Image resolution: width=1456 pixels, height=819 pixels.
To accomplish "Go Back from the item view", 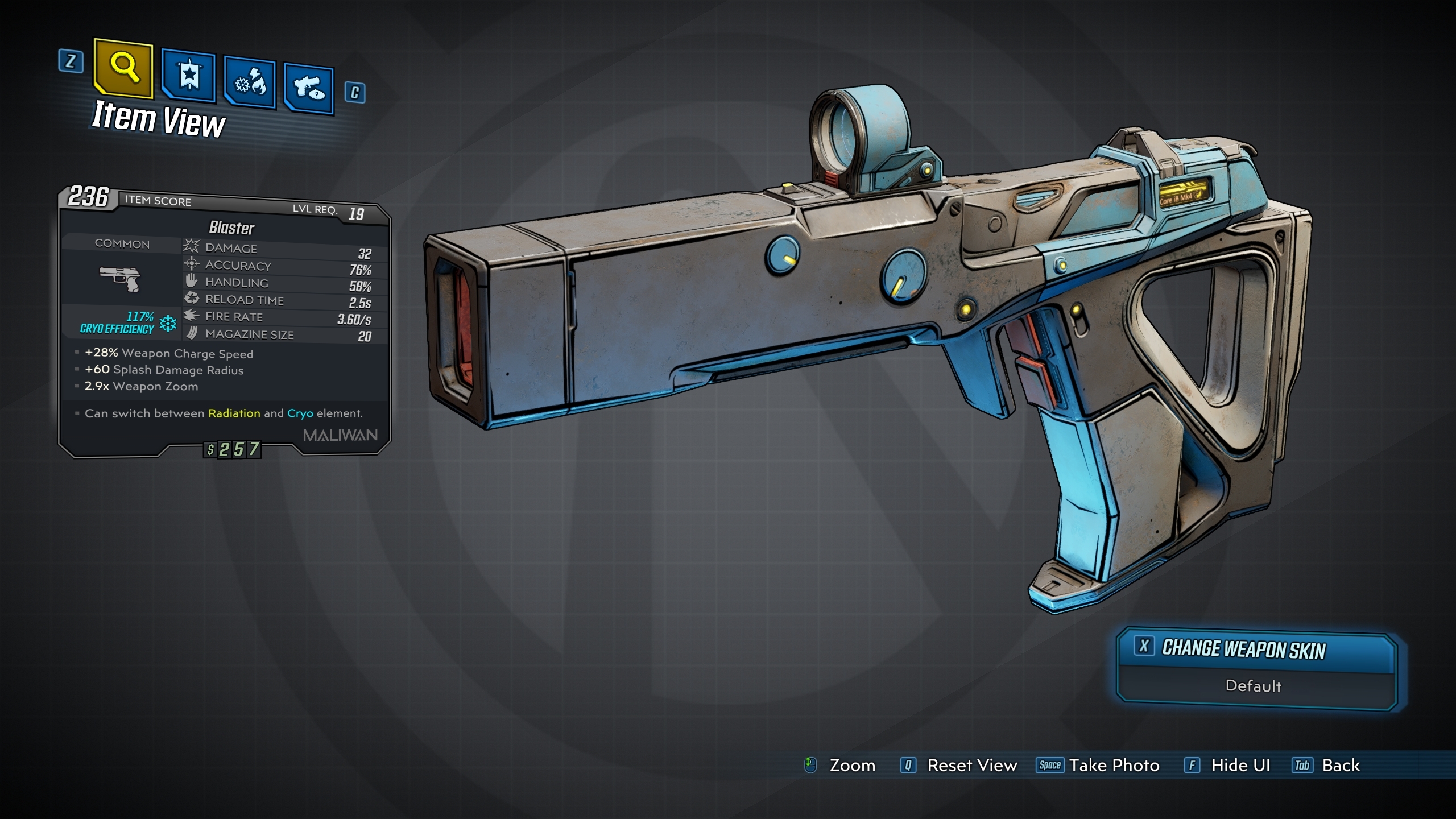I will pos(1327,766).
